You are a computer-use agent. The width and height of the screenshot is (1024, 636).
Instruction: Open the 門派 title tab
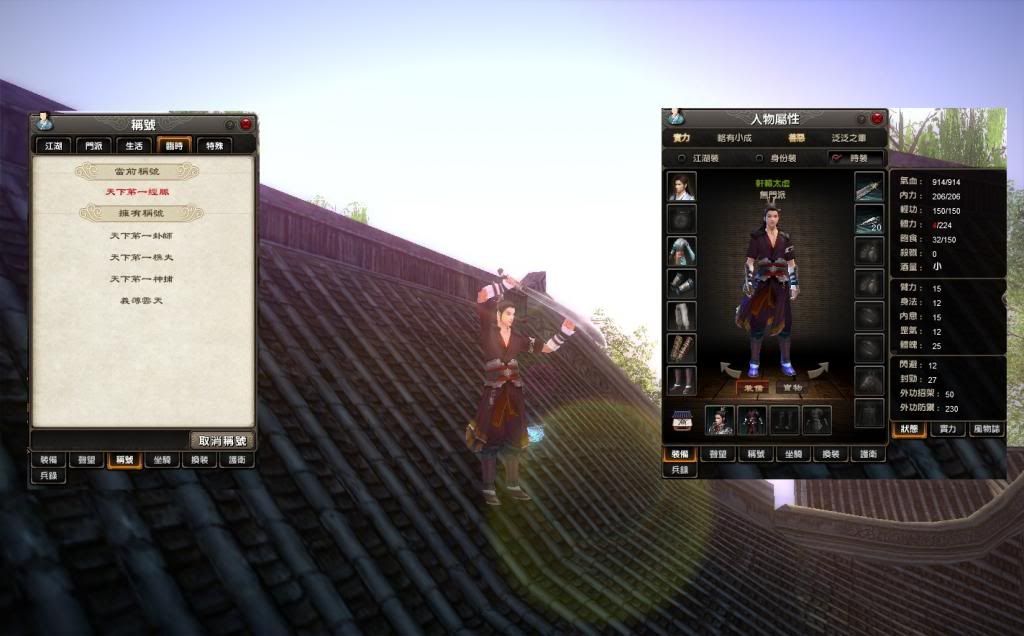(93, 146)
